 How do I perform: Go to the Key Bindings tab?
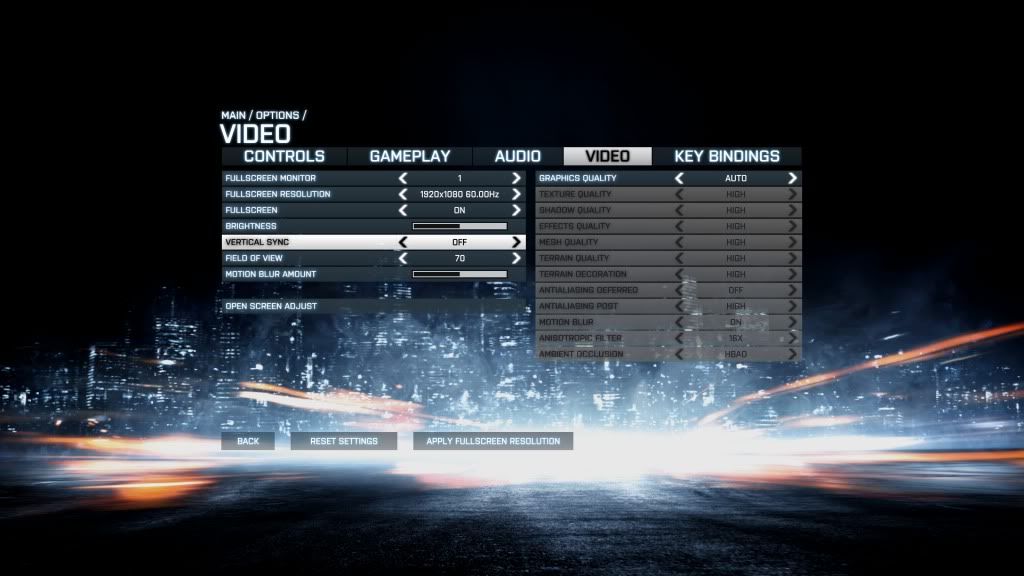pos(727,156)
